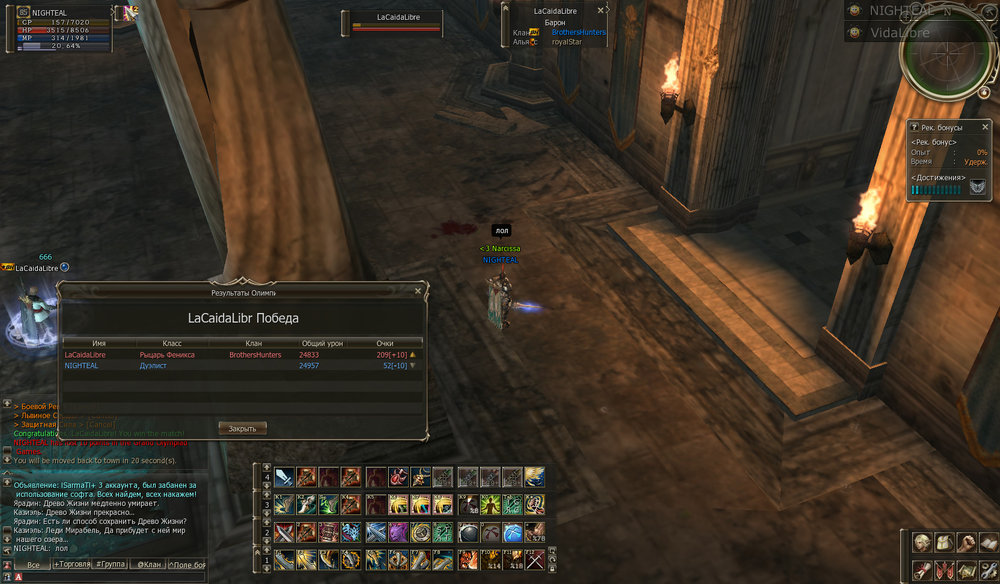Use the blue orb item slot
The height and width of the screenshot is (584, 1000).
point(512,531)
